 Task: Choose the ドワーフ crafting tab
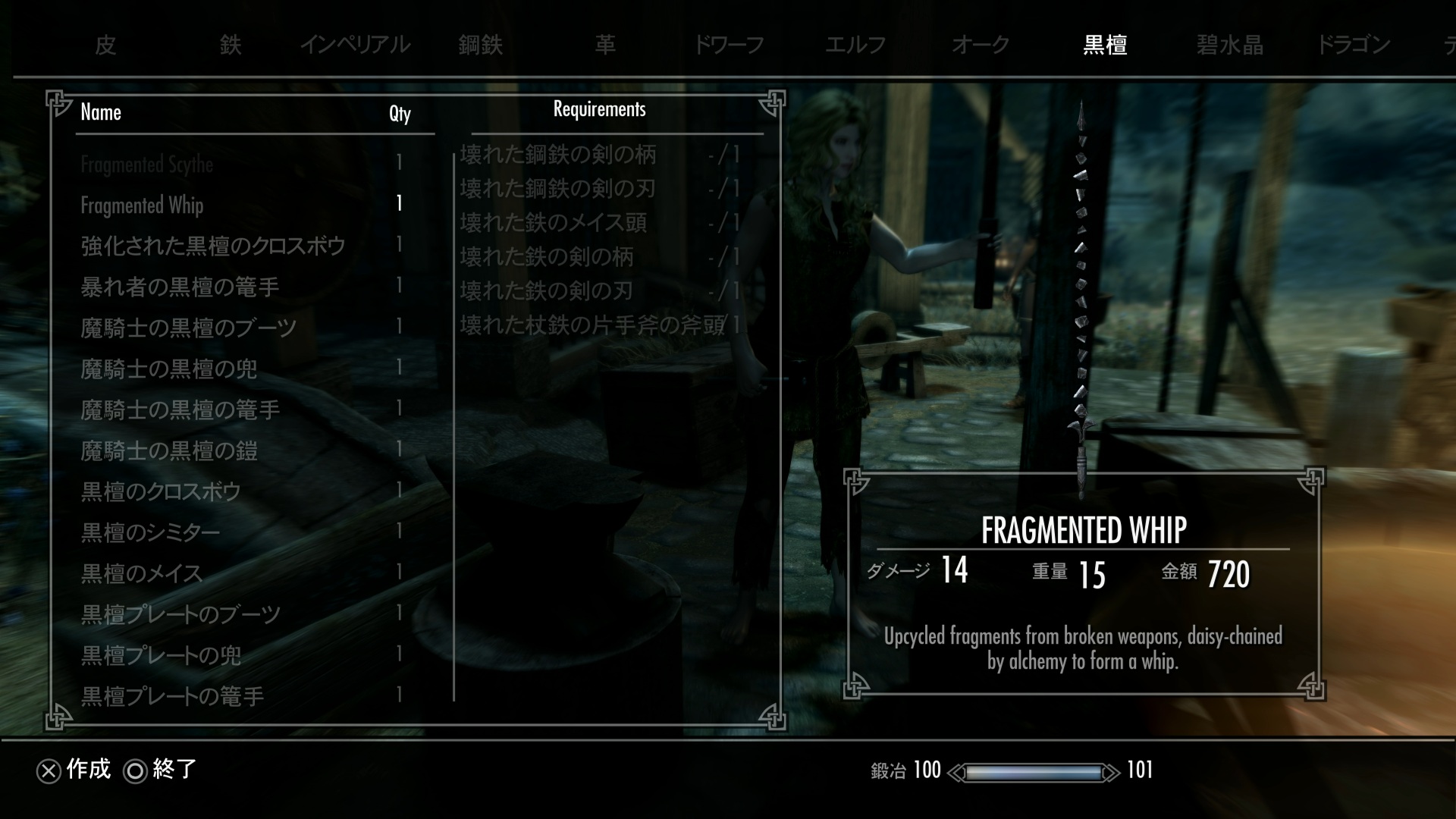click(x=729, y=45)
